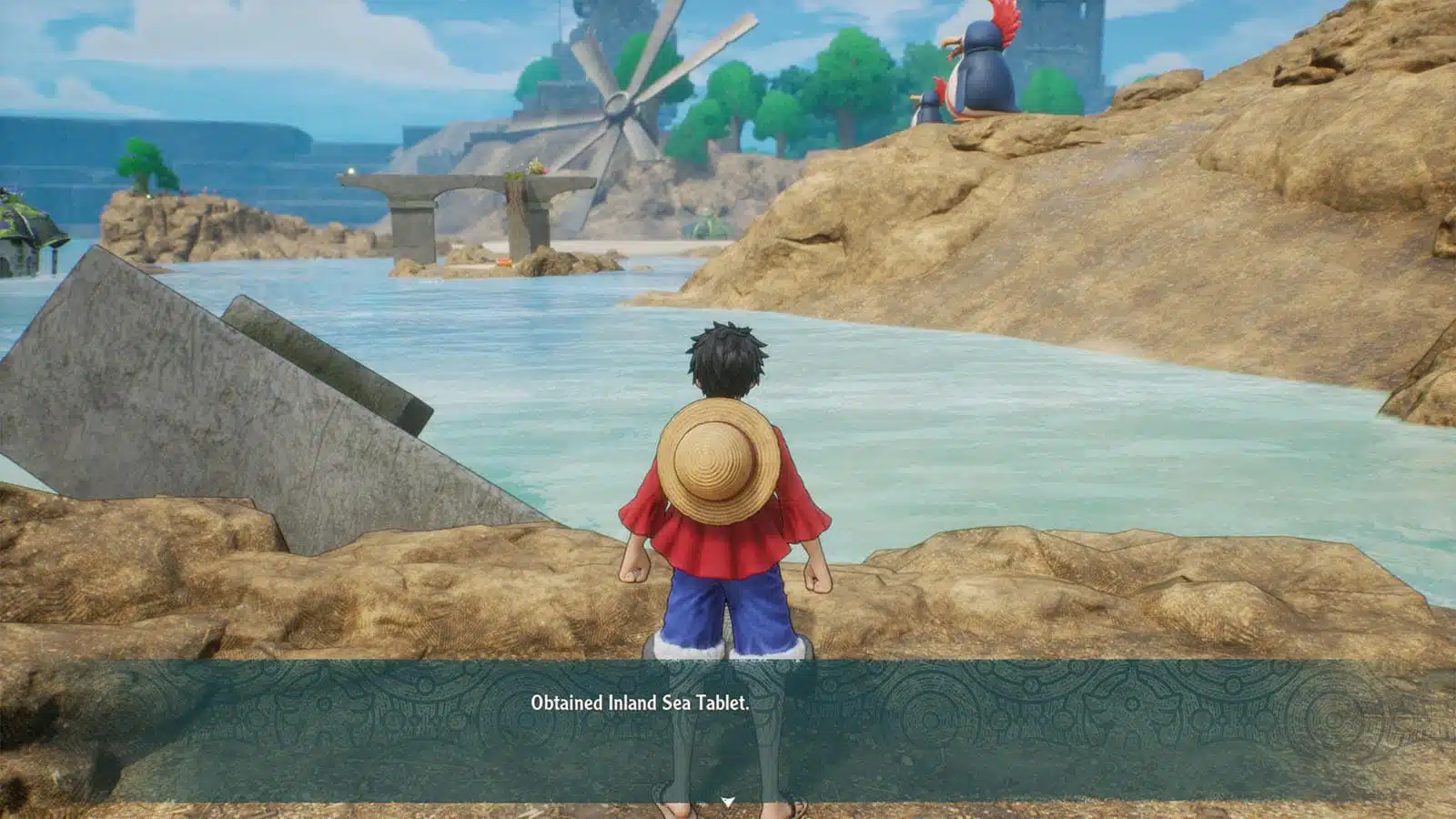Click the white continue arrow below the message
Screen dimensions: 1456x819
(x=728, y=802)
